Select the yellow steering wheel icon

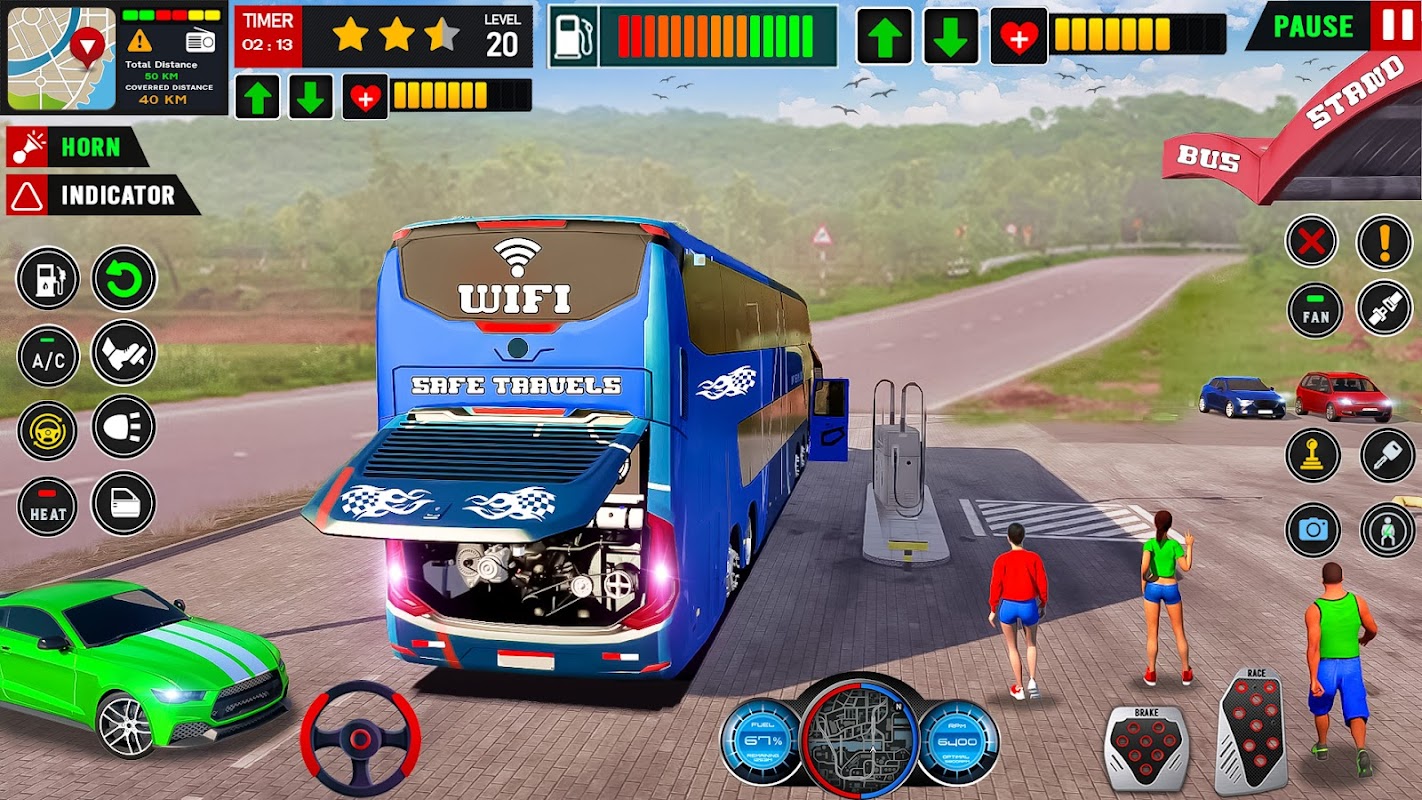tap(48, 430)
